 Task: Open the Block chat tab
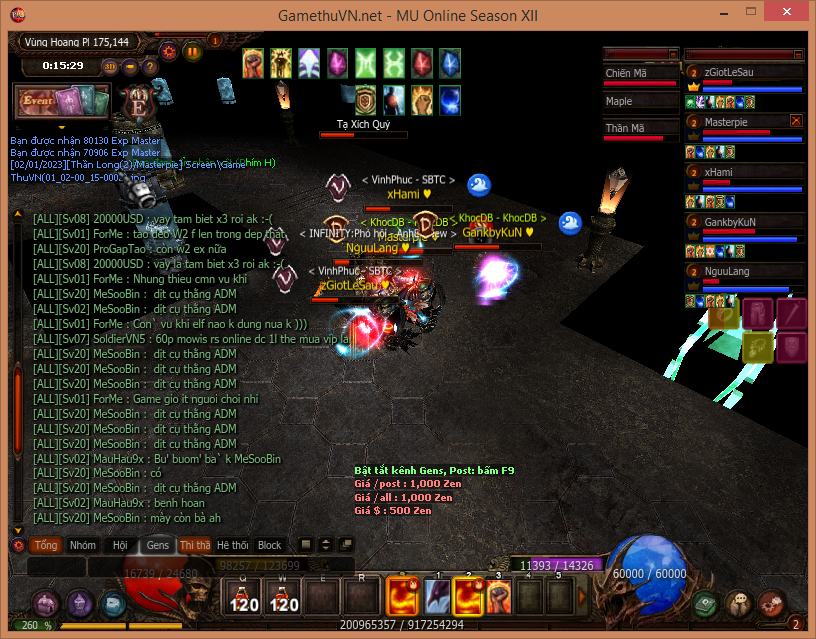[x=270, y=545]
